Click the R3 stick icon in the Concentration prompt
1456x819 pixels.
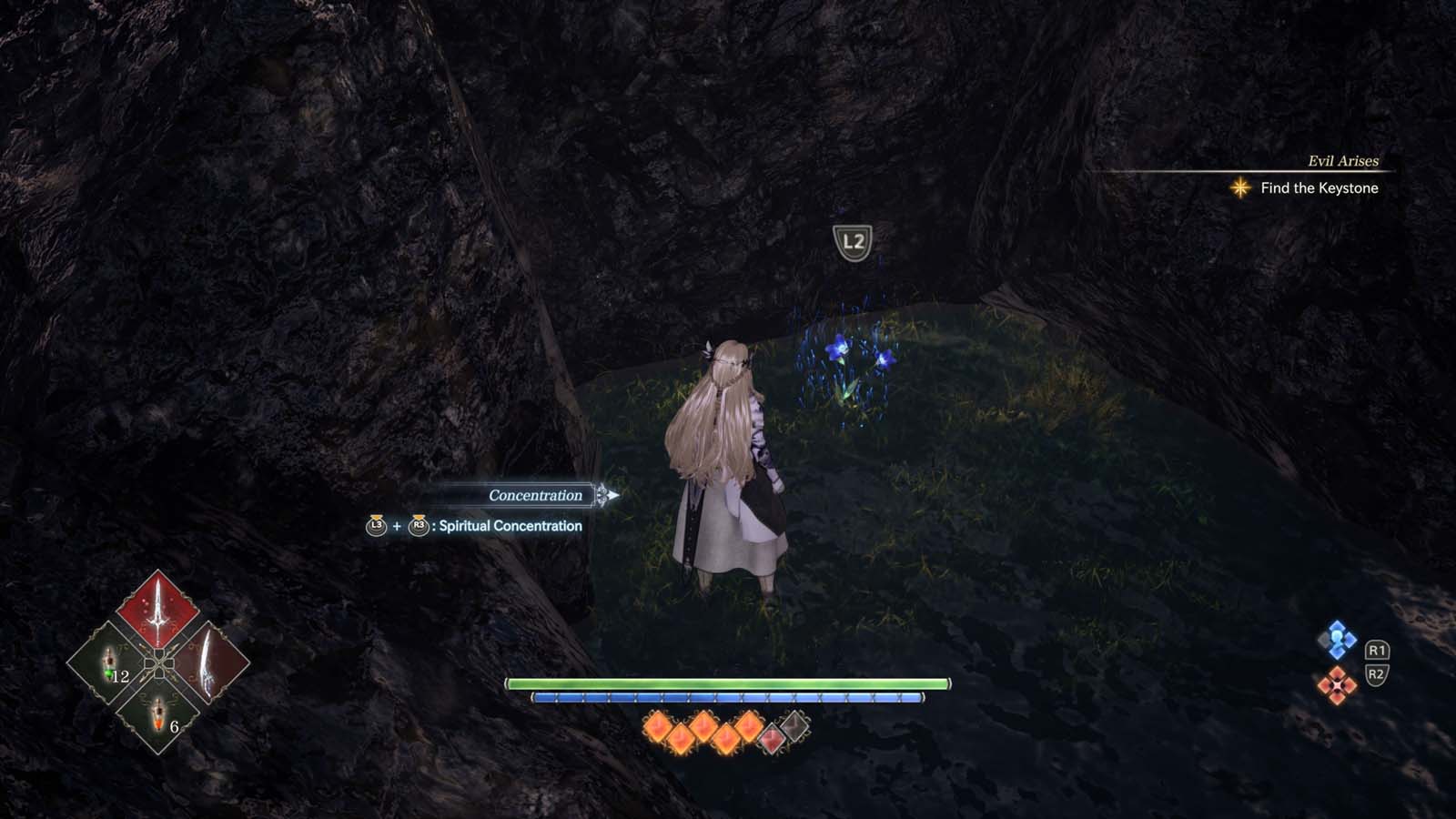[x=420, y=526]
